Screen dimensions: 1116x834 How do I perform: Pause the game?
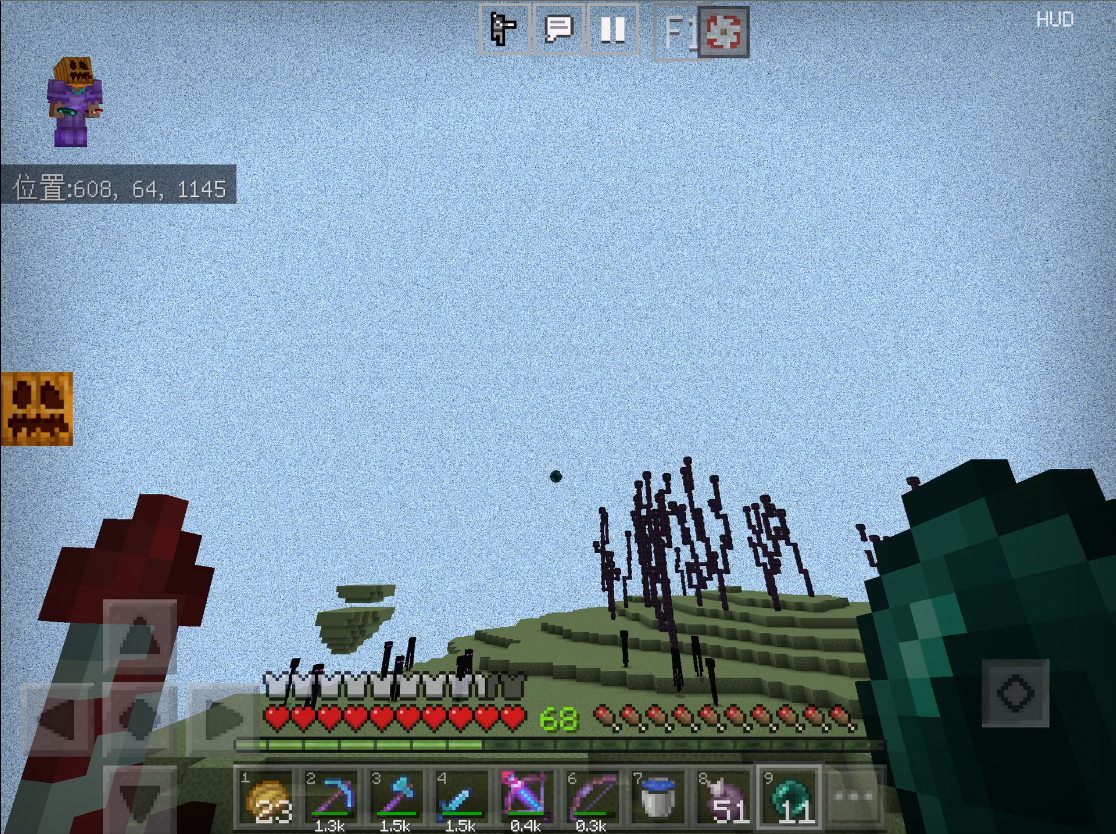pos(612,30)
